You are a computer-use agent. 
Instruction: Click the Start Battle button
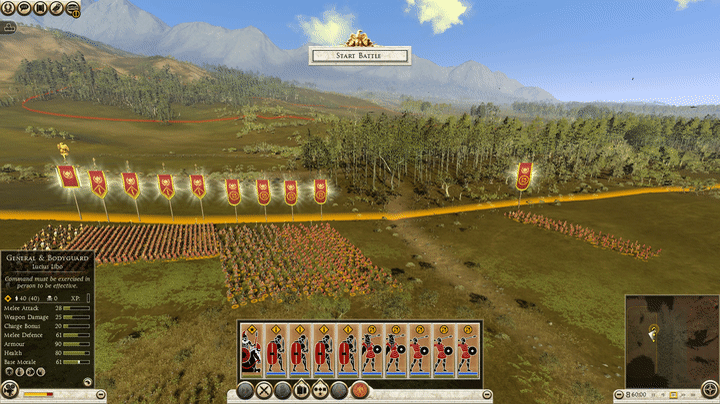coord(359,57)
